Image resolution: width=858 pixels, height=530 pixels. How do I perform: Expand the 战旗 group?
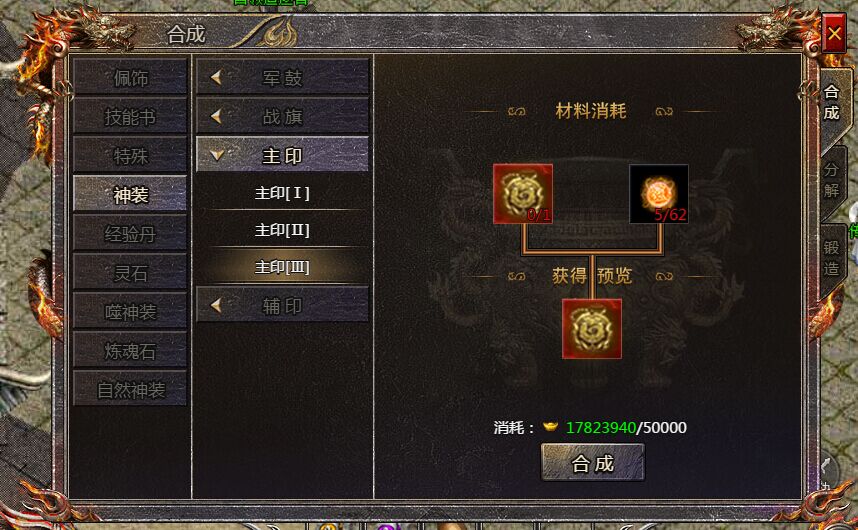tap(282, 117)
